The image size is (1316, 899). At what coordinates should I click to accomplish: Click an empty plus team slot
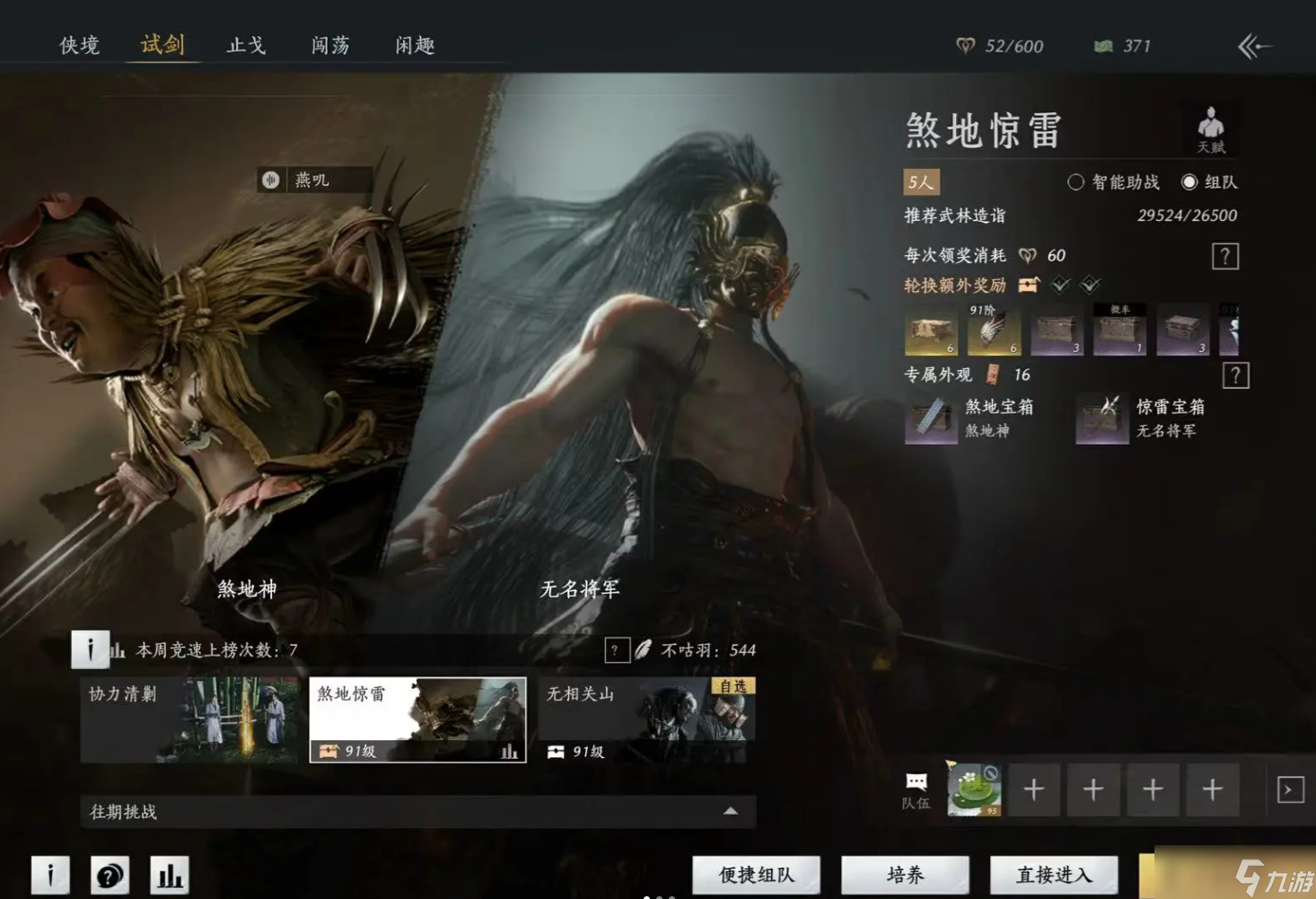[x=1033, y=789]
